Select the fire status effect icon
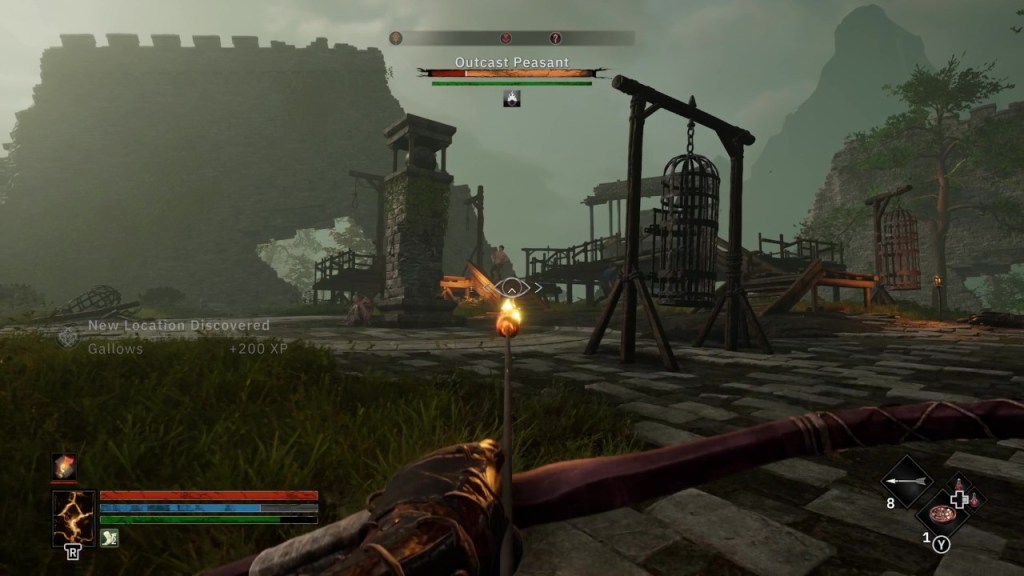 pyautogui.click(x=64, y=467)
